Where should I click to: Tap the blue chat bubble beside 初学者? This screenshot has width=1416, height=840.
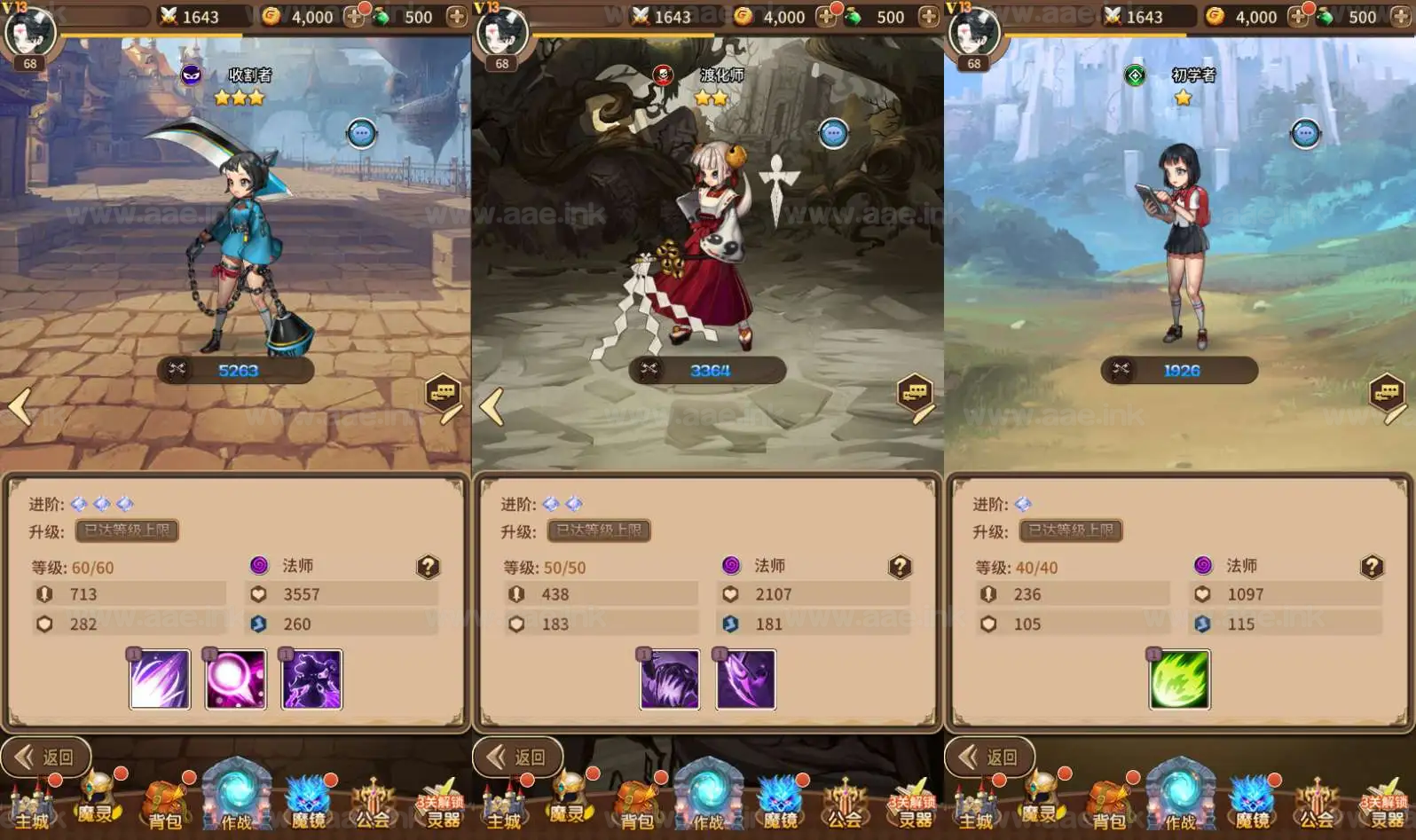coord(1305,134)
